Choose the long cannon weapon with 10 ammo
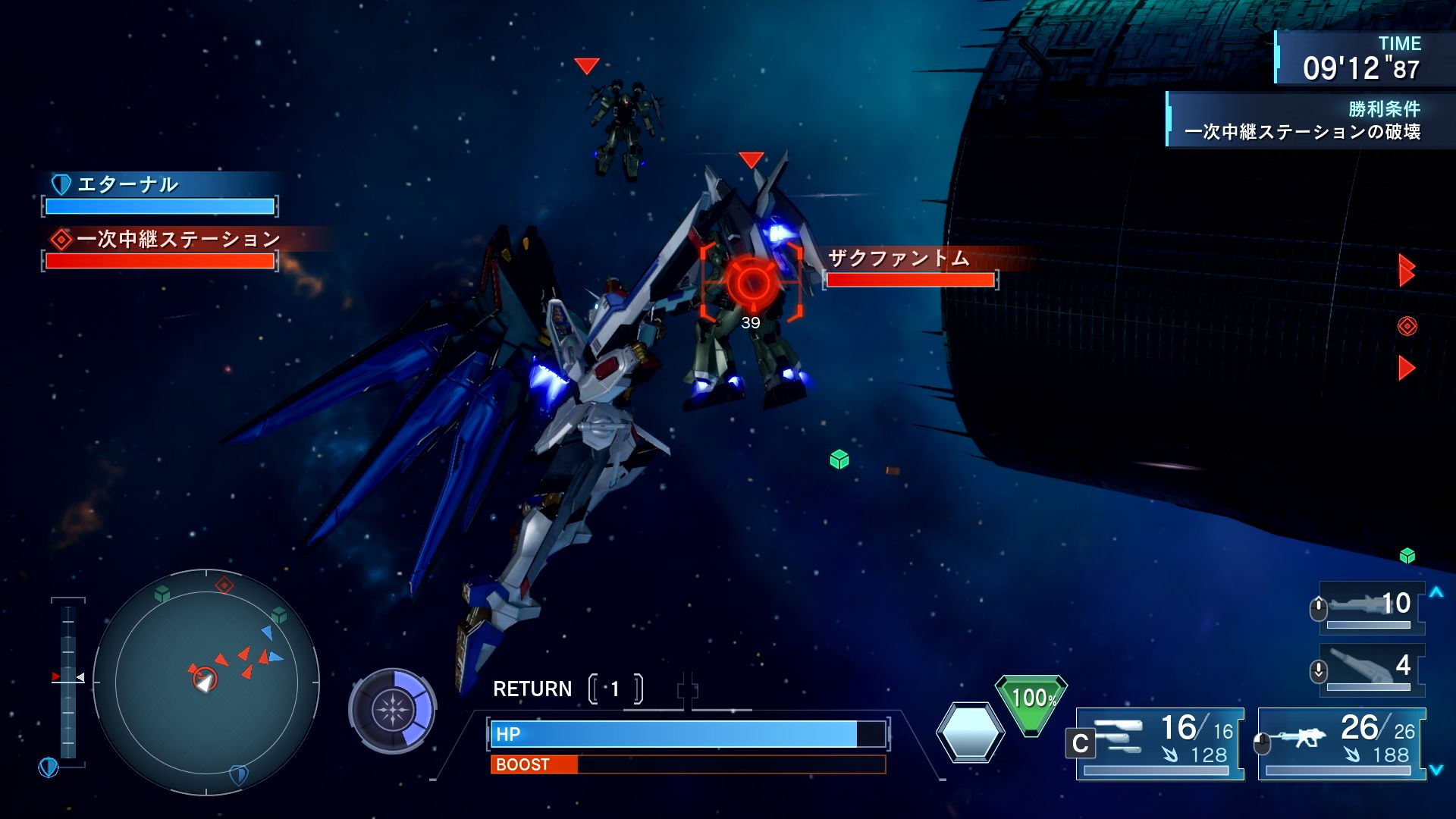Image resolution: width=1456 pixels, height=819 pixels. click(x=1371, y=607)
